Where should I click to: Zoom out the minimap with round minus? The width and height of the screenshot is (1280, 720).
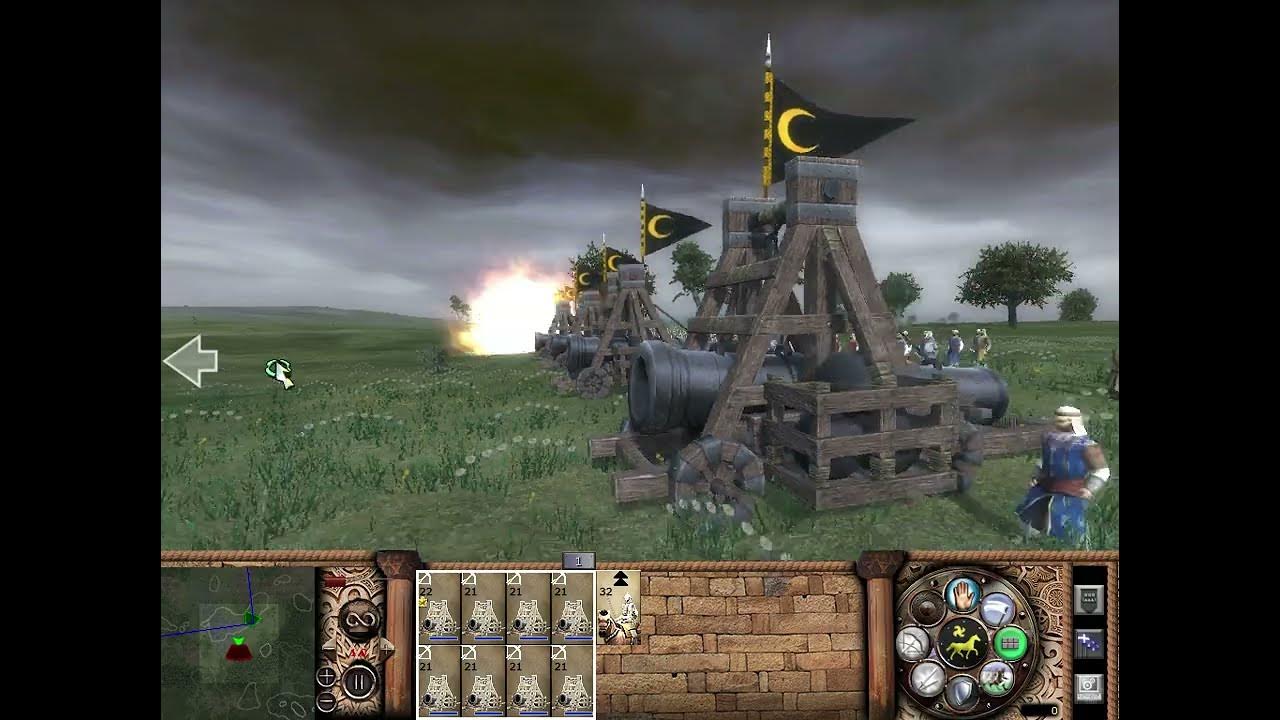point(326,701)
